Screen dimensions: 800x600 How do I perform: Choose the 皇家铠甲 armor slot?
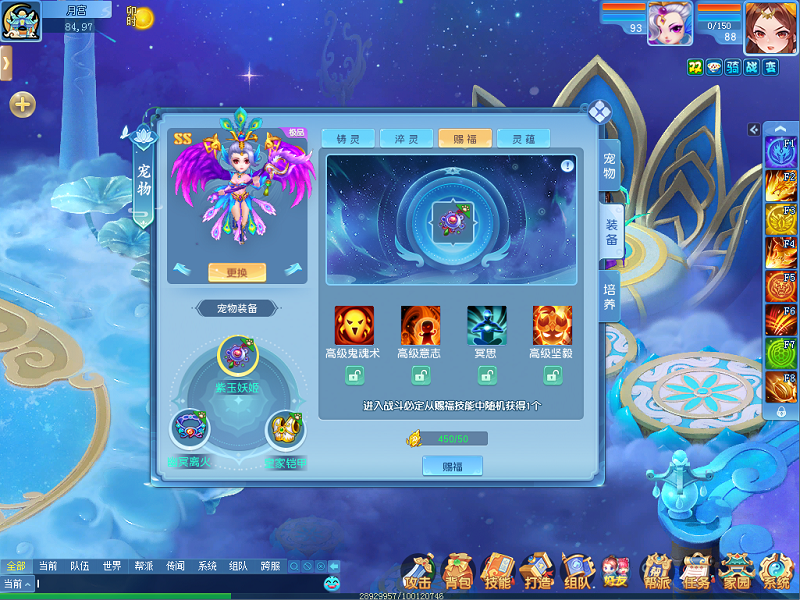285,428
